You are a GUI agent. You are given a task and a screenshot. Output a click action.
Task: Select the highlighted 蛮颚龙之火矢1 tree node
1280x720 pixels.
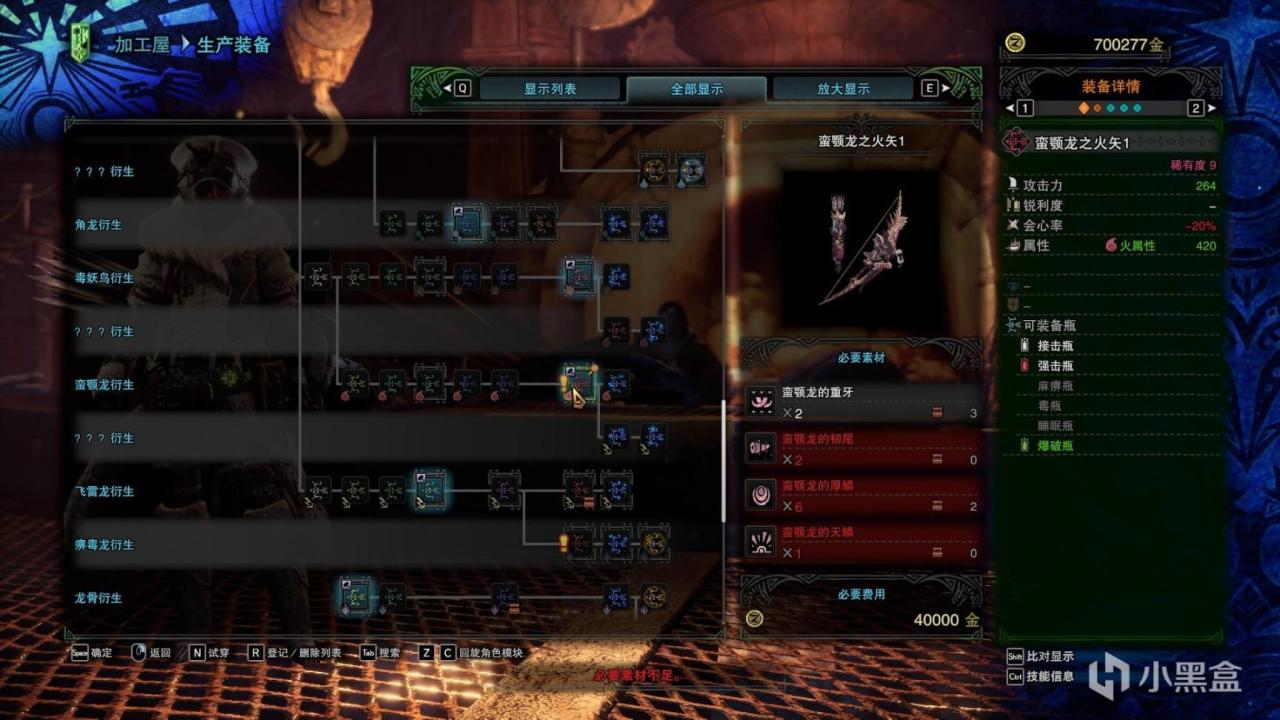pos(579,384)
